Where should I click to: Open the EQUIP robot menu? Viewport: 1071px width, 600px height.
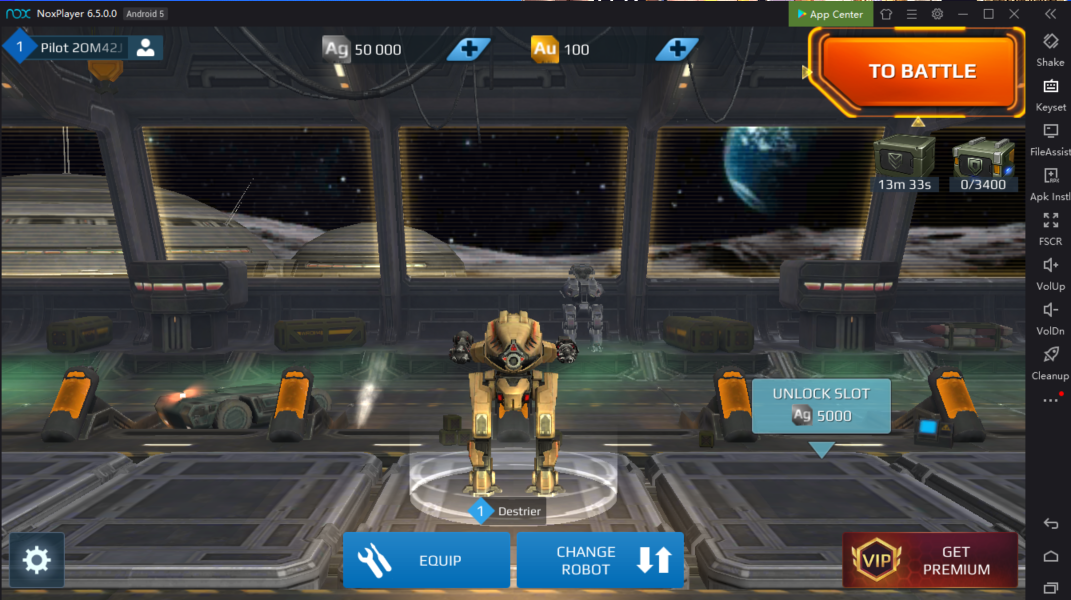pyautogui.click(x=426, y=560)
